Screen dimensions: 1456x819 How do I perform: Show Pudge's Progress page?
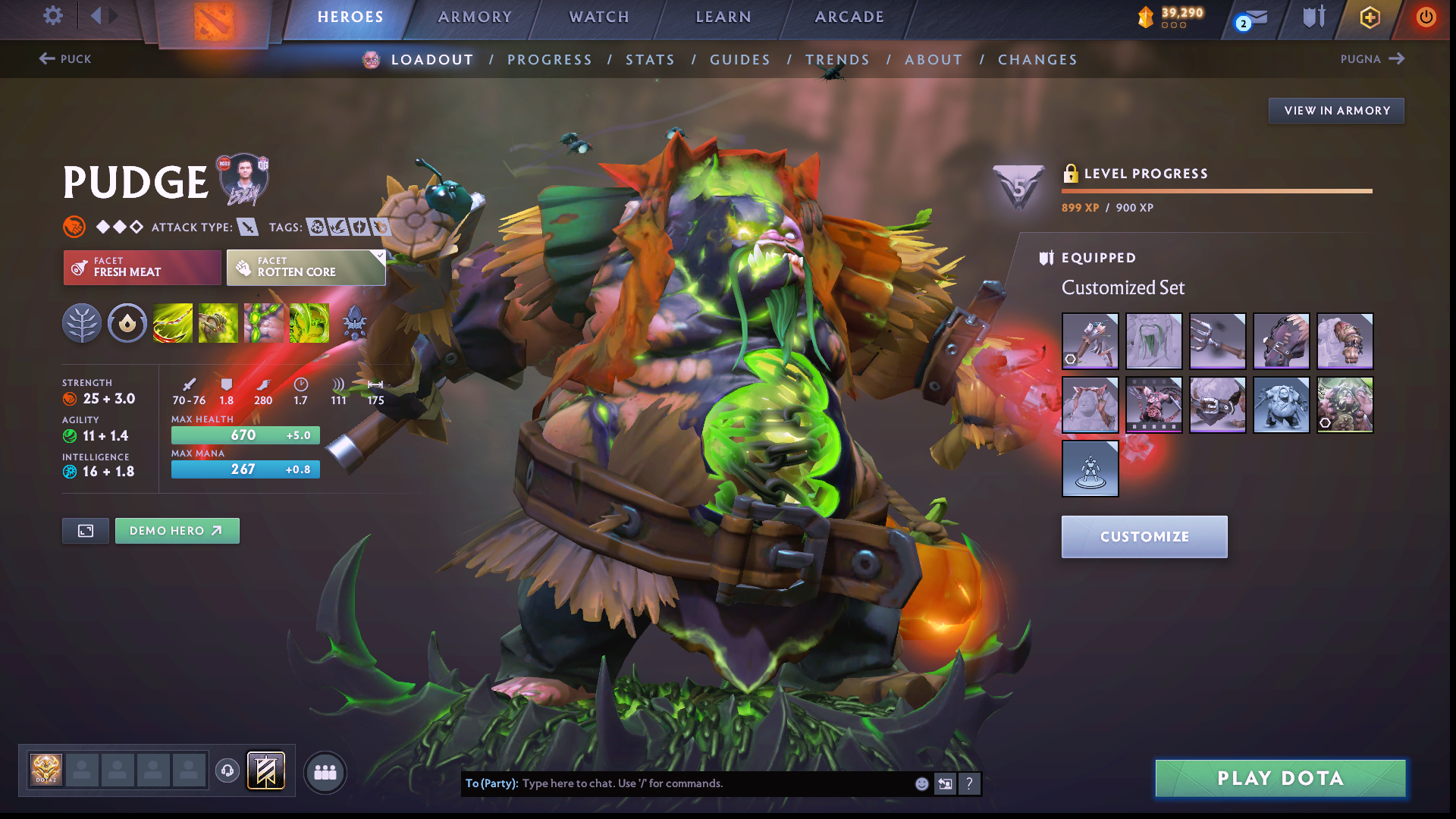click(x=549, y=60)
